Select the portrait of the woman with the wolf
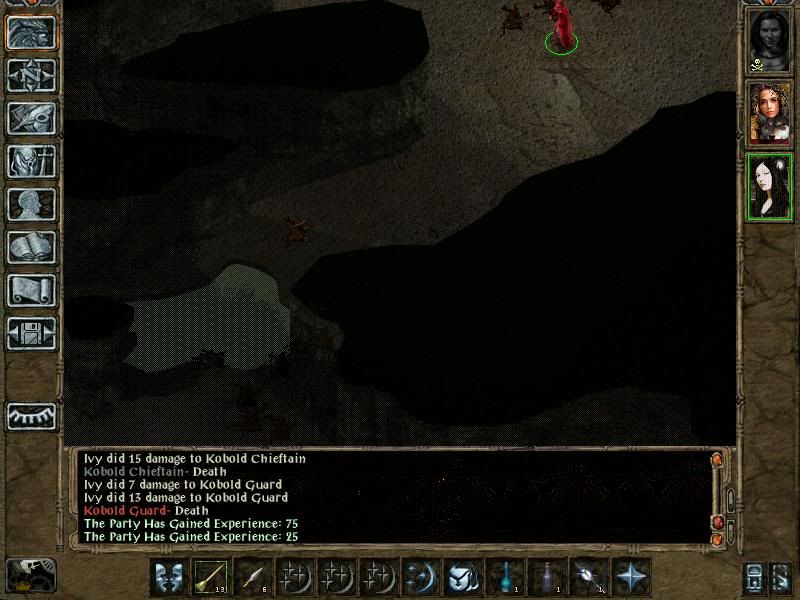This screenshot has width=800, height=600. coord(770,114)
